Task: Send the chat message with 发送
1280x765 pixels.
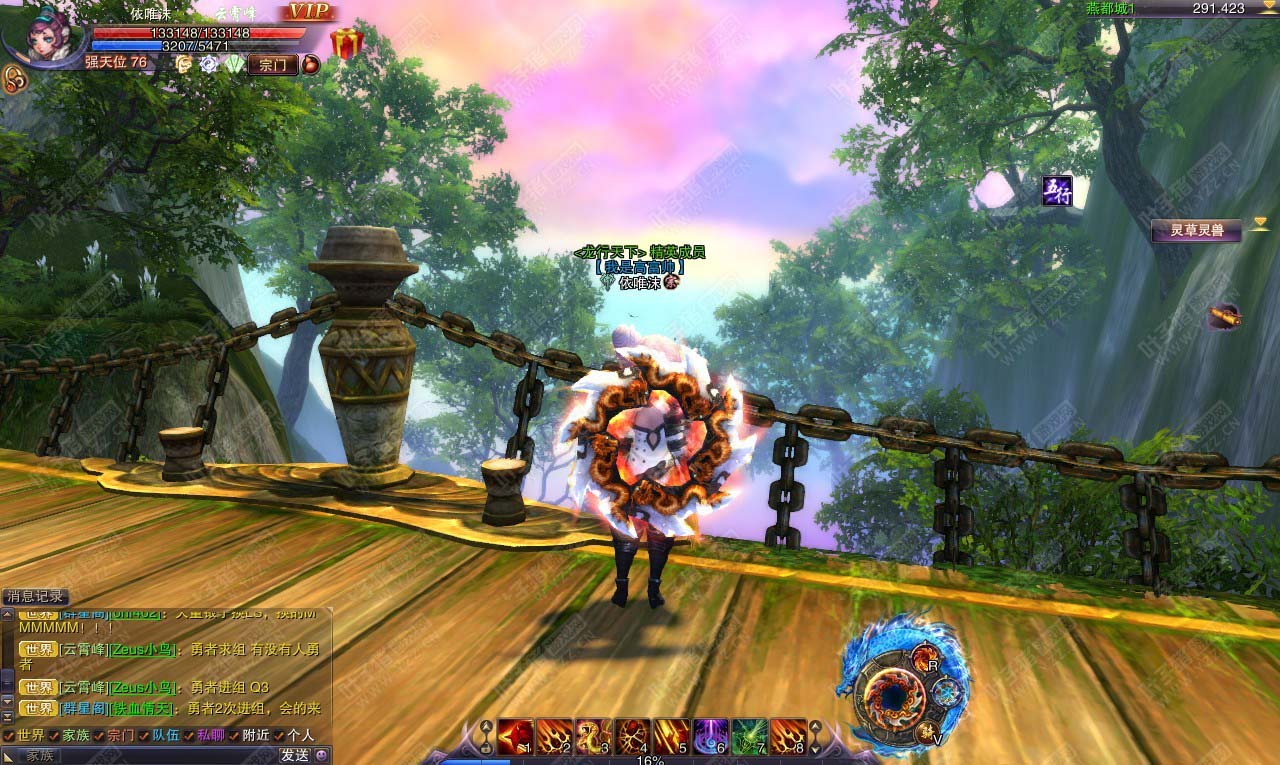Action: [x=295, y=755]
